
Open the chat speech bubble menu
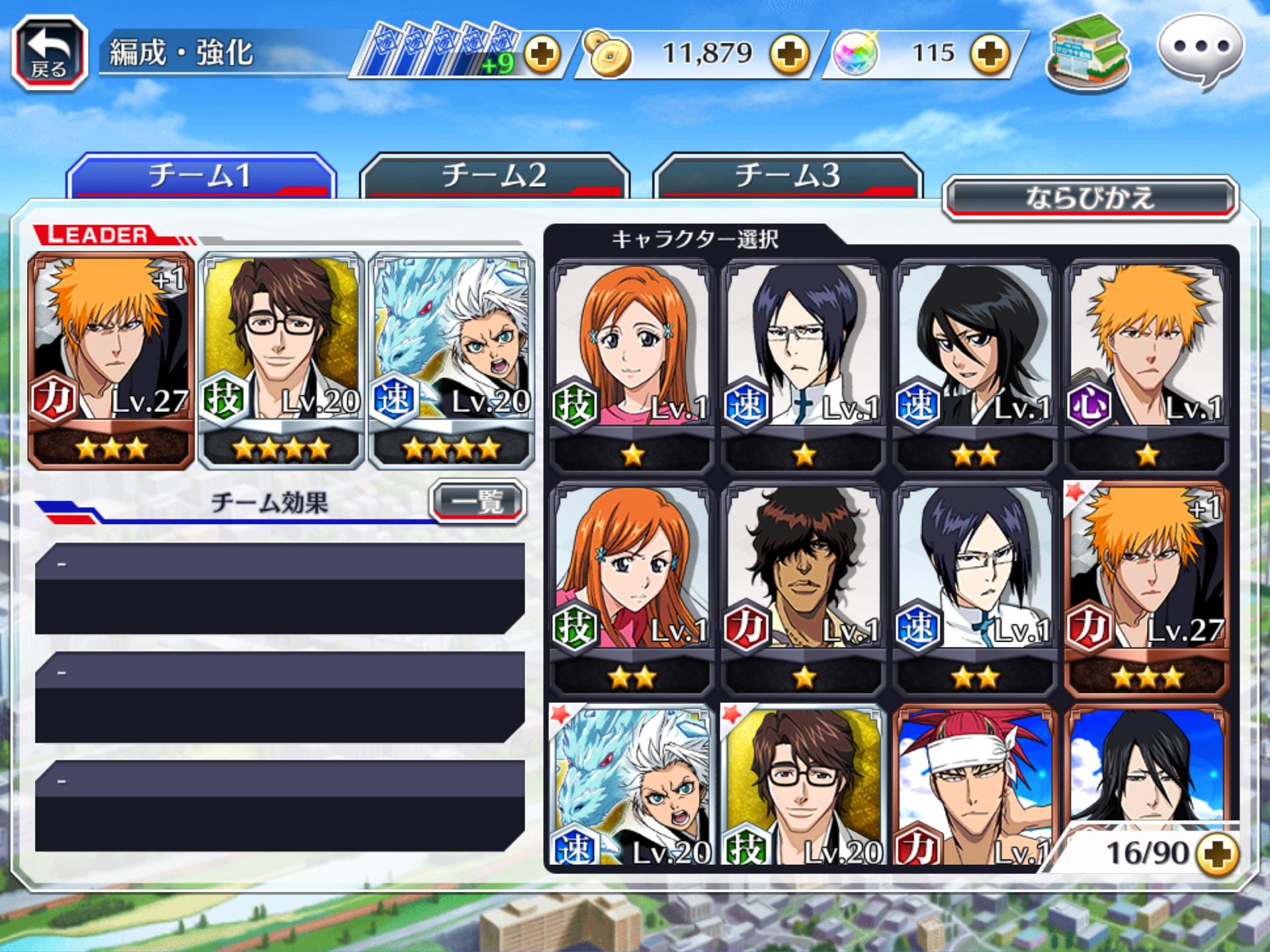click(1200, 50)
